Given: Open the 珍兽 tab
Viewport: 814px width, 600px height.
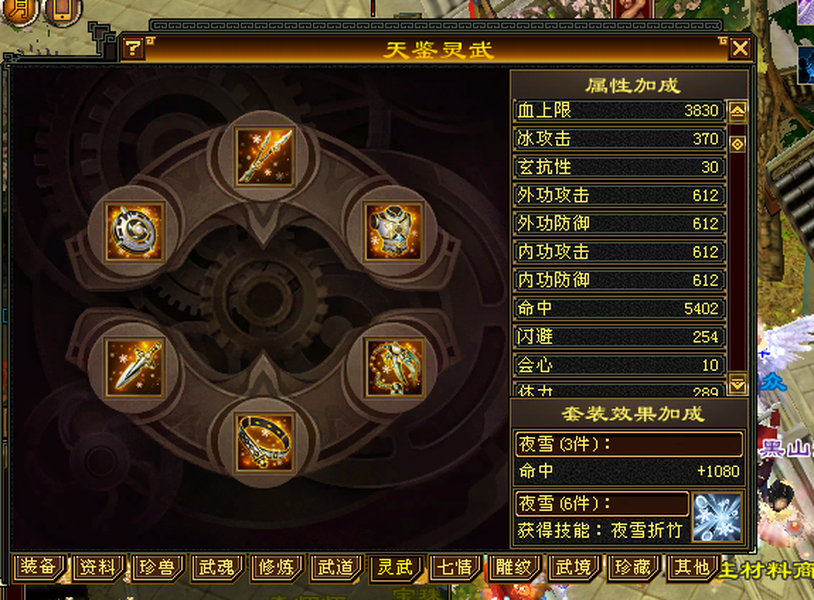Looking at the screenshot, I should pos(157,568).
